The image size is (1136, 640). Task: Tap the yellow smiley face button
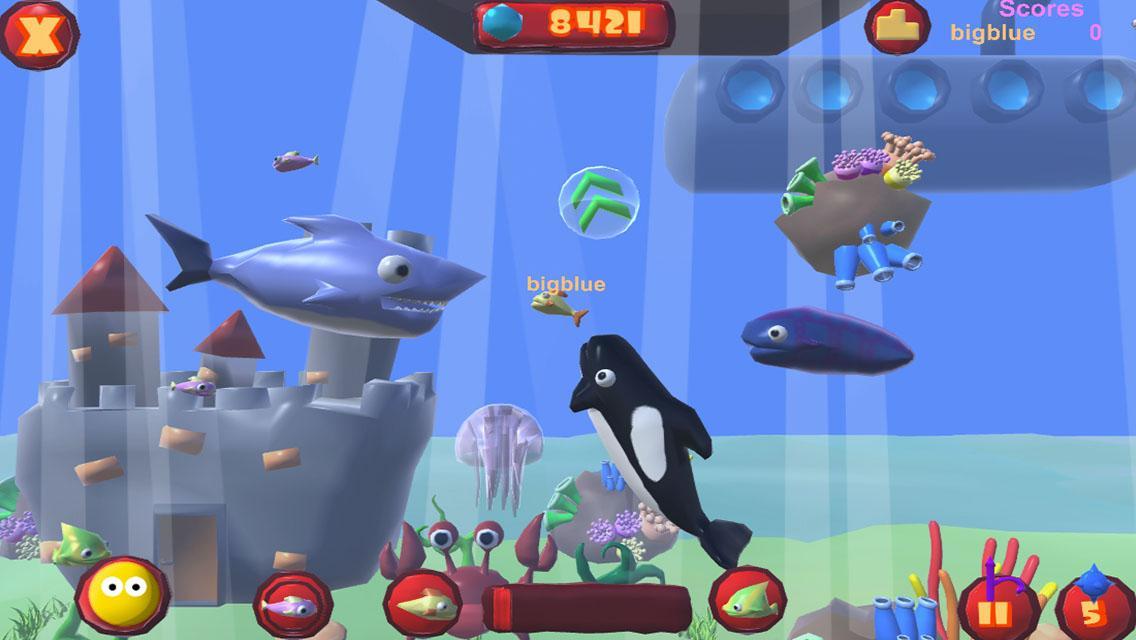click(x=122, y=597)
